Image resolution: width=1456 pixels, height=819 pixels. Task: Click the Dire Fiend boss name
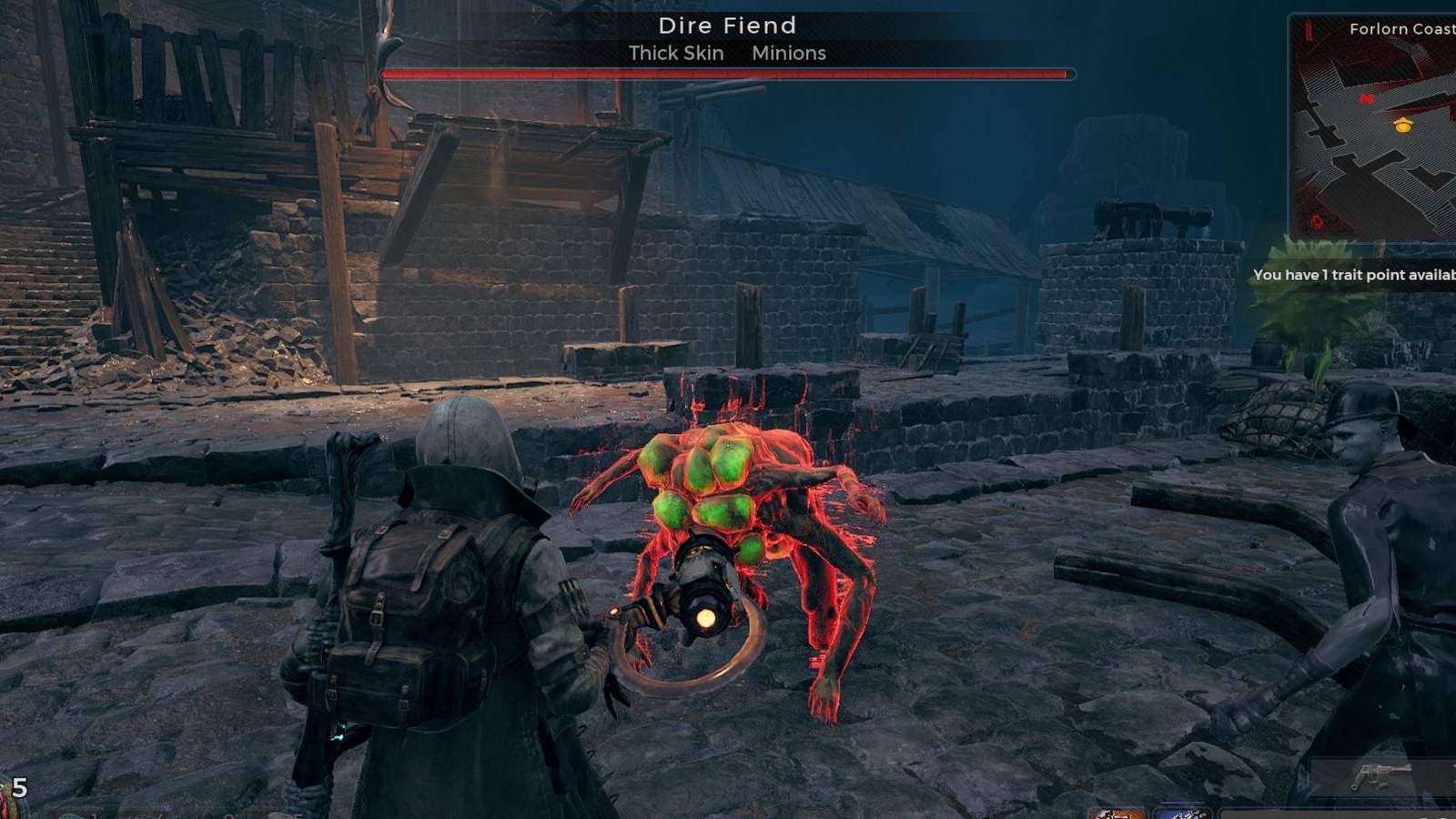pos(728,26)
